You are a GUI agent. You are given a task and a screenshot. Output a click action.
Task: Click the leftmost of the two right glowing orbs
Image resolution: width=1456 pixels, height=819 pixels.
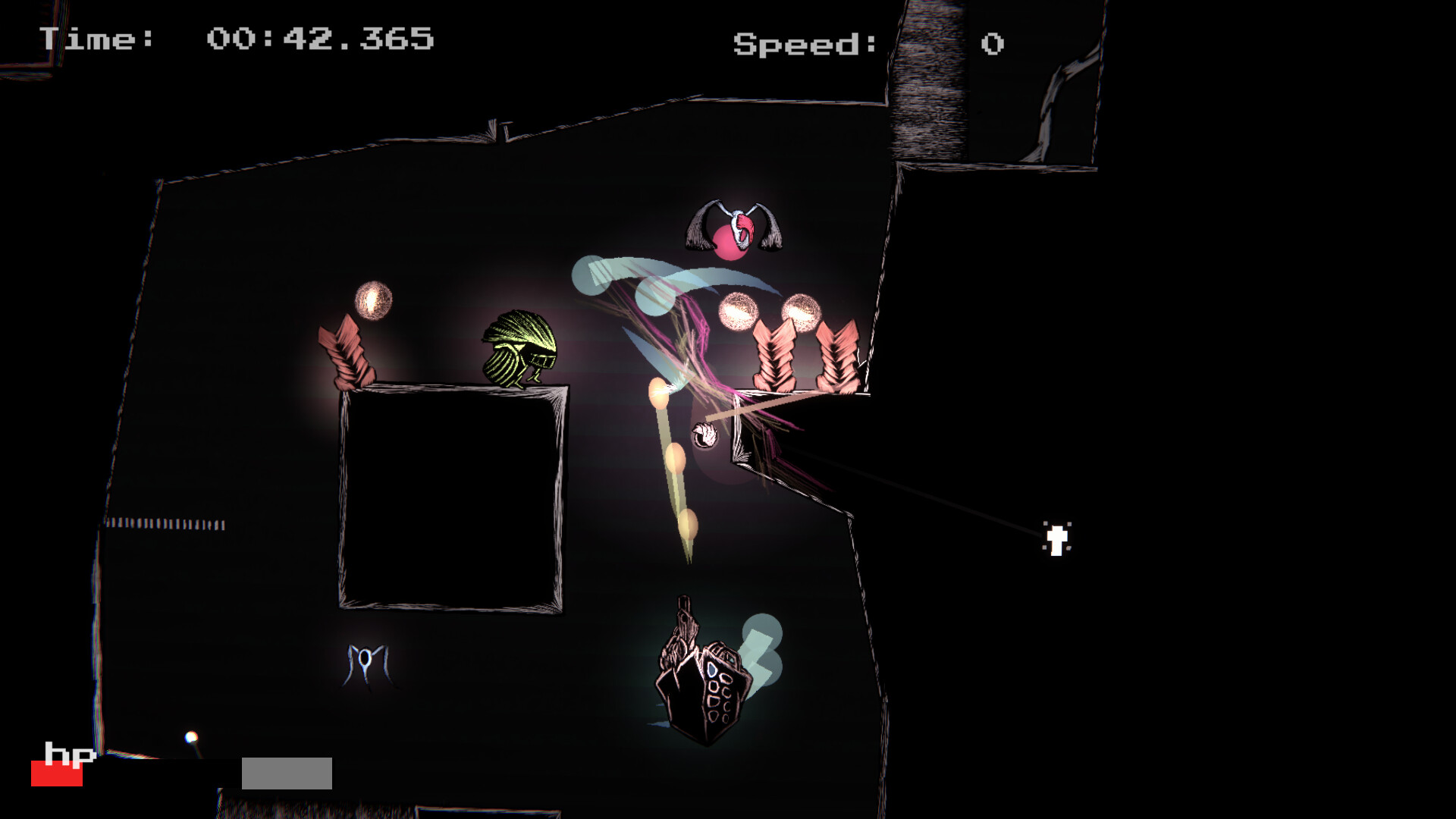[736, 312]
